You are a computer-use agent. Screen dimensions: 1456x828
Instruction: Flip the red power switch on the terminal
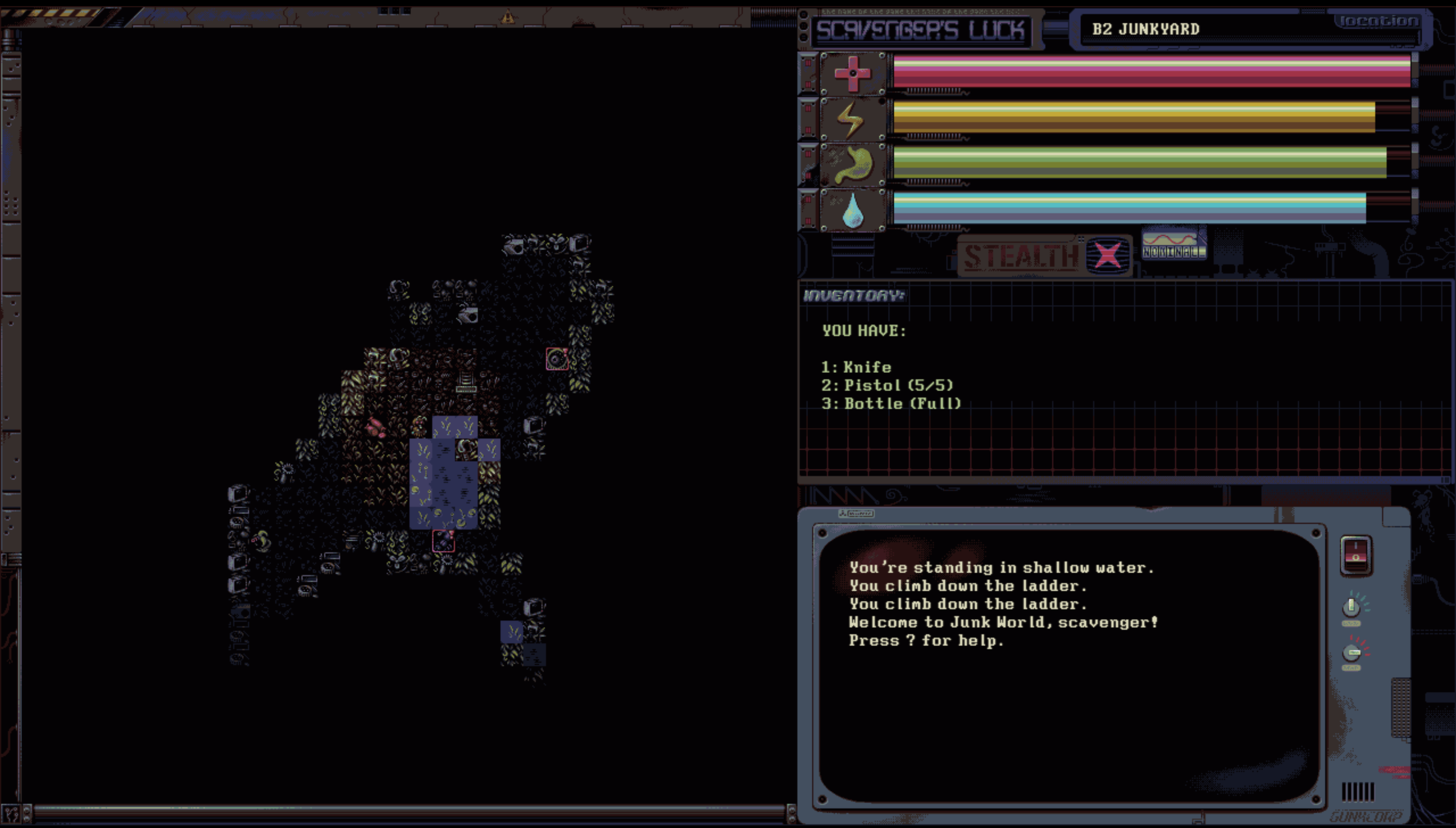1355,555
